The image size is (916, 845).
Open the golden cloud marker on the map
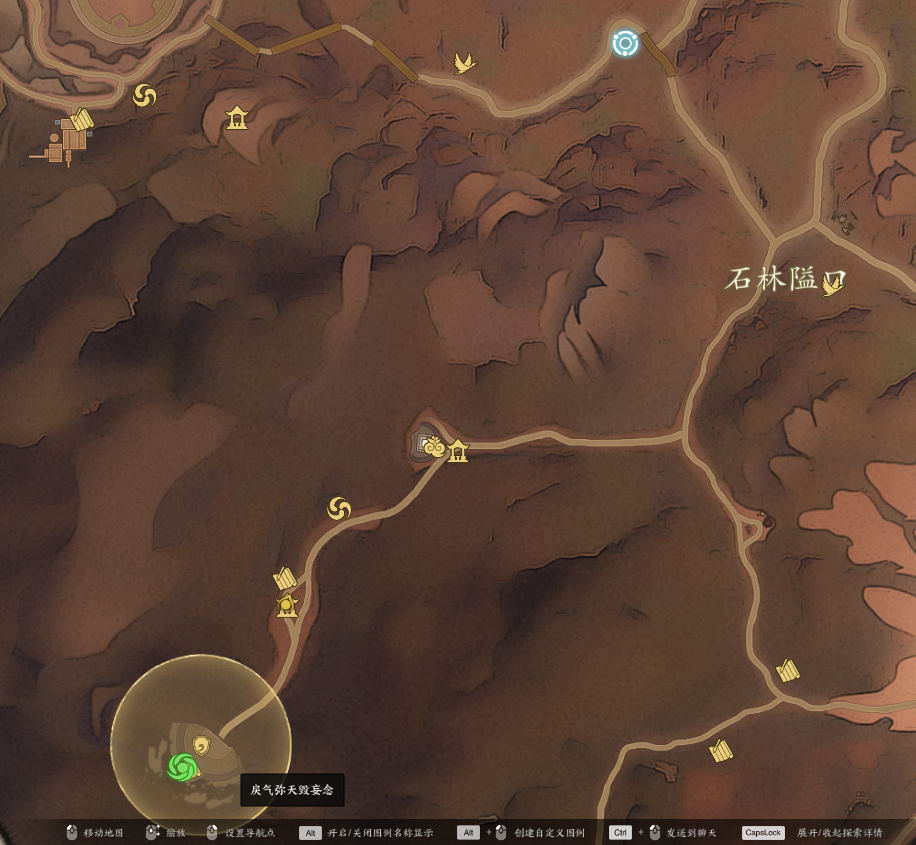tap(434, 448)
